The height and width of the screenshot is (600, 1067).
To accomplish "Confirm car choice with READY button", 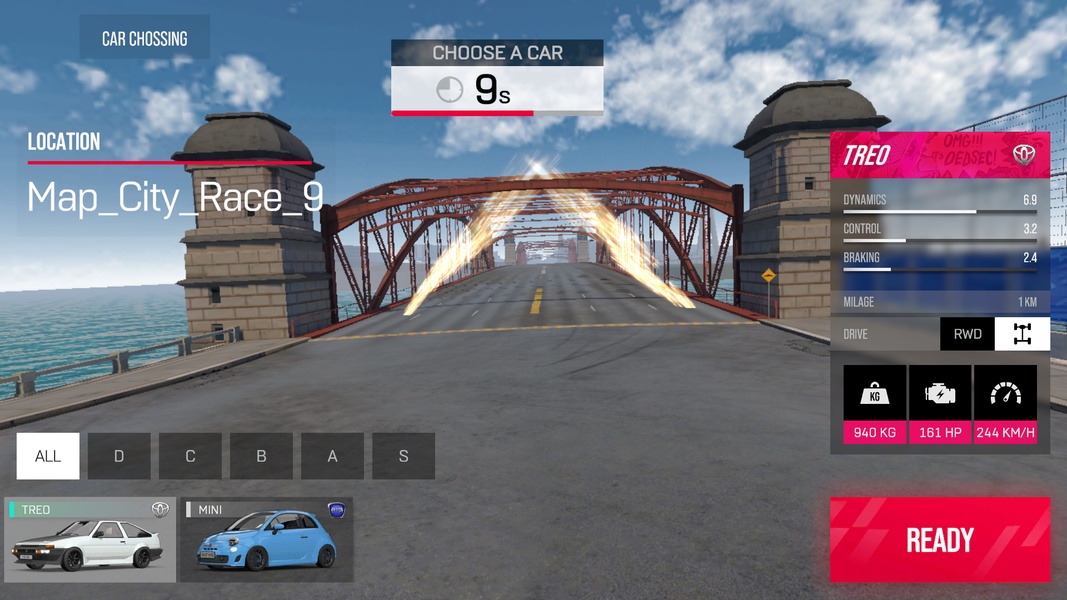I will click(939, 540).
